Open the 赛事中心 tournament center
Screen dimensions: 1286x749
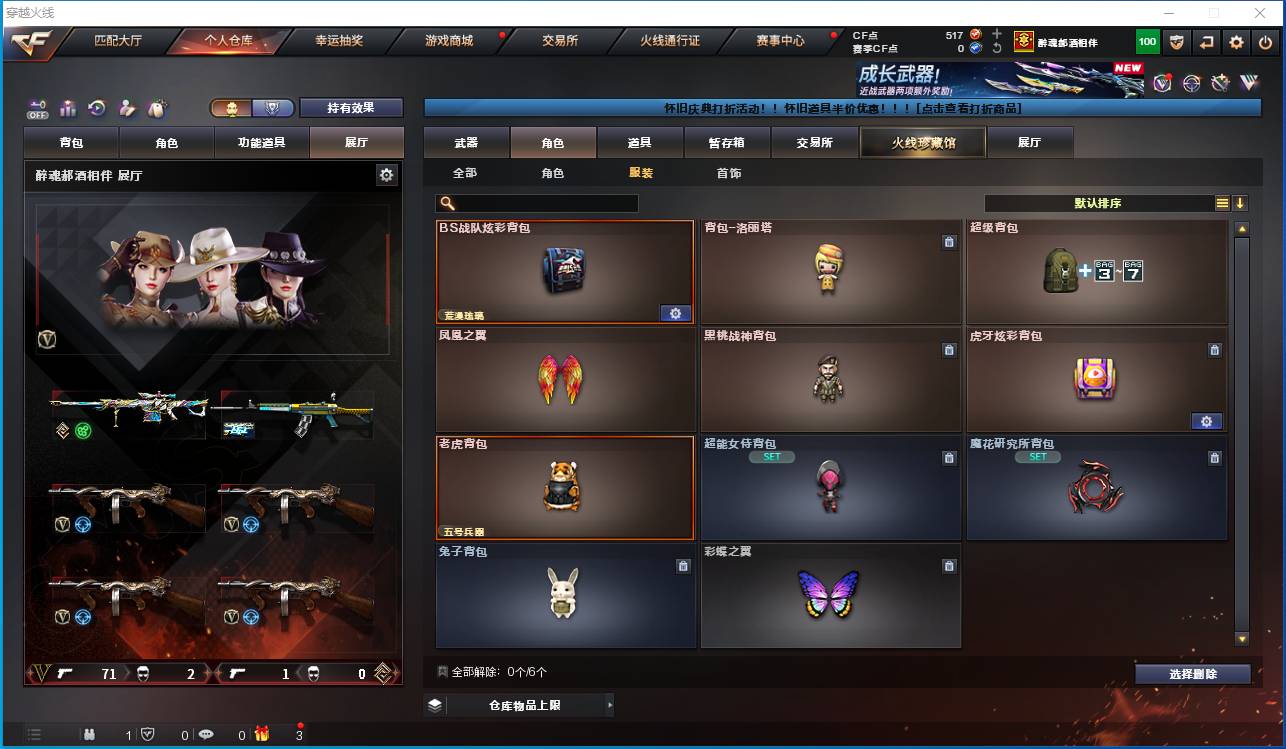click(x=780, y=41)
